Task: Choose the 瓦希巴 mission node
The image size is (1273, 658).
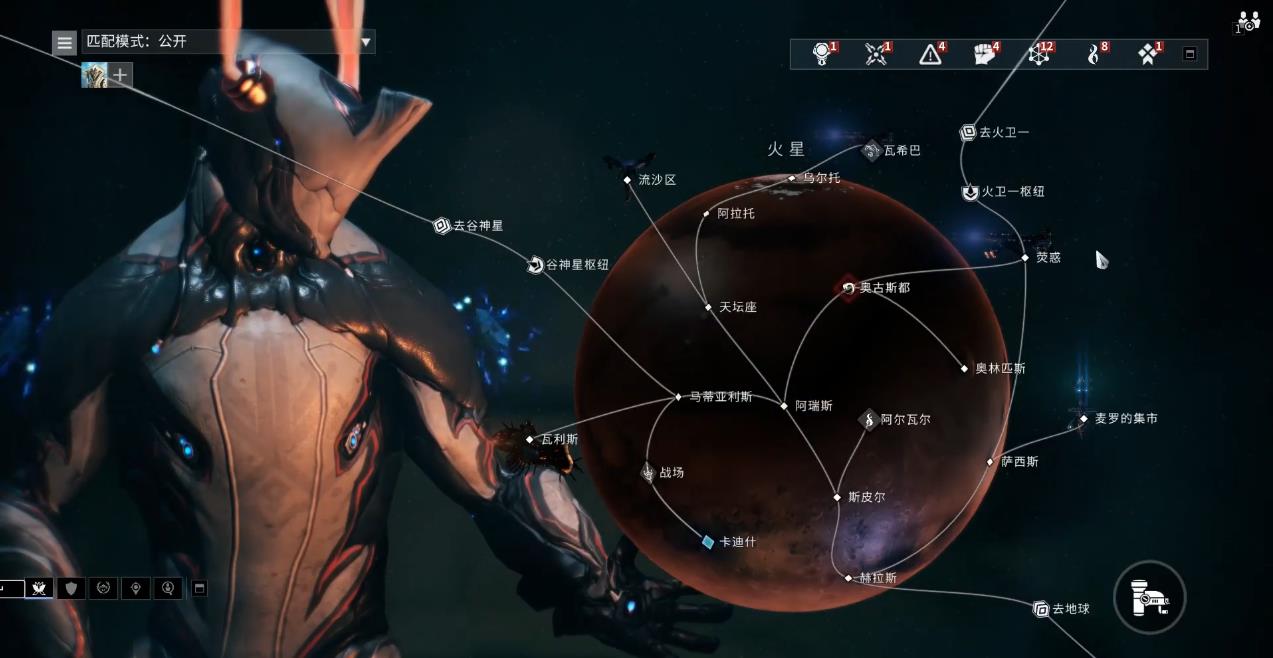Action: [x=872, y=150]
